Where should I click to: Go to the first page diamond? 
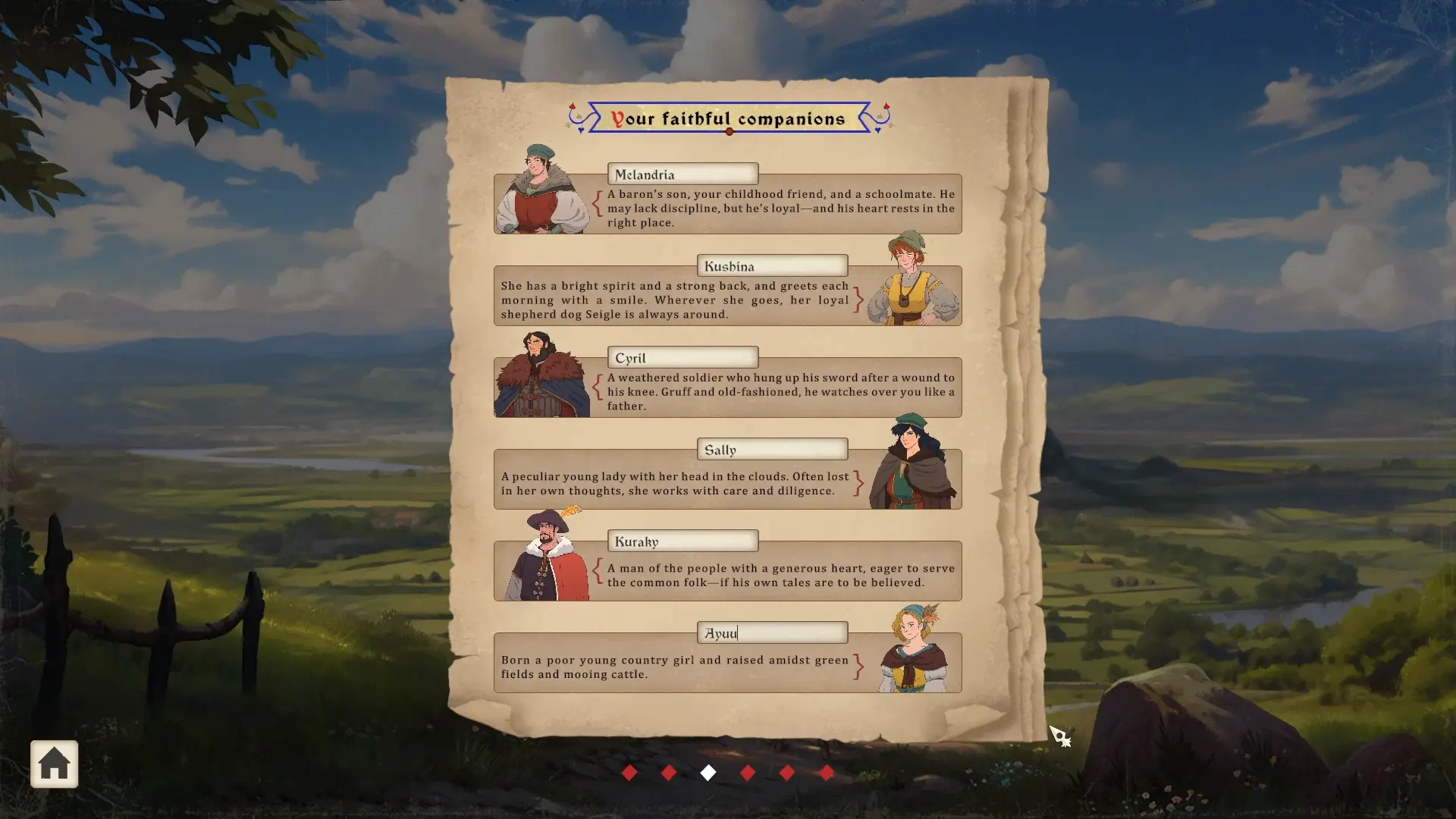tap(629, 773)
